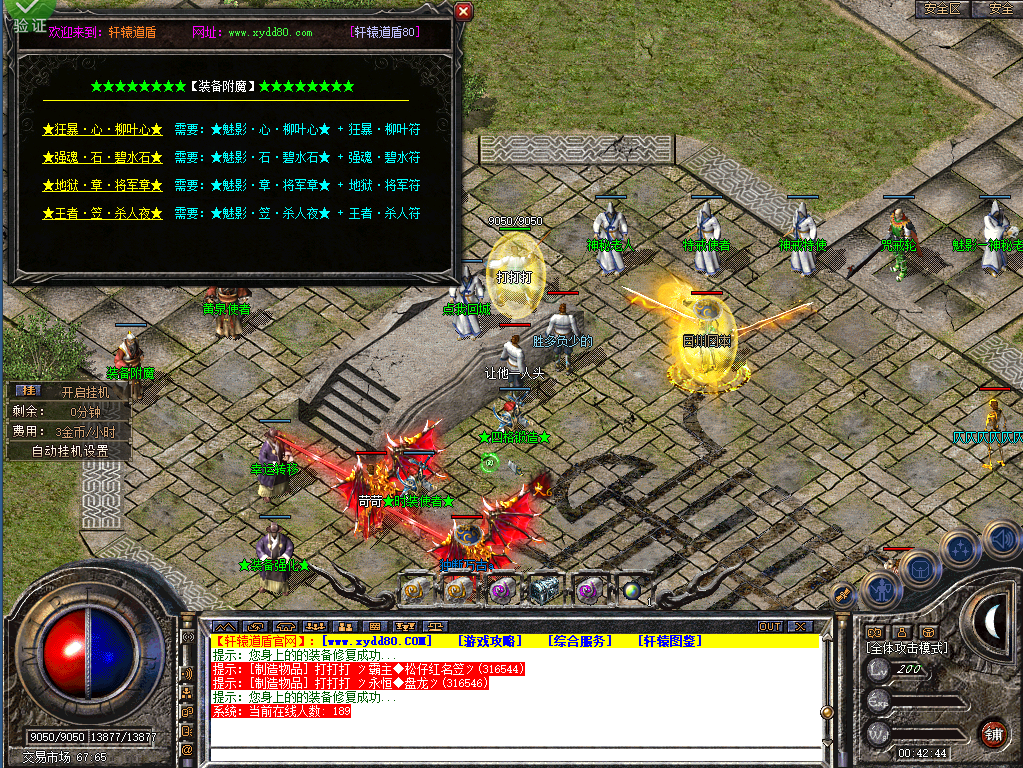1023x768 pixels.
Task: Open 自动挂机设置 settings
Action: tap(70, 451)
